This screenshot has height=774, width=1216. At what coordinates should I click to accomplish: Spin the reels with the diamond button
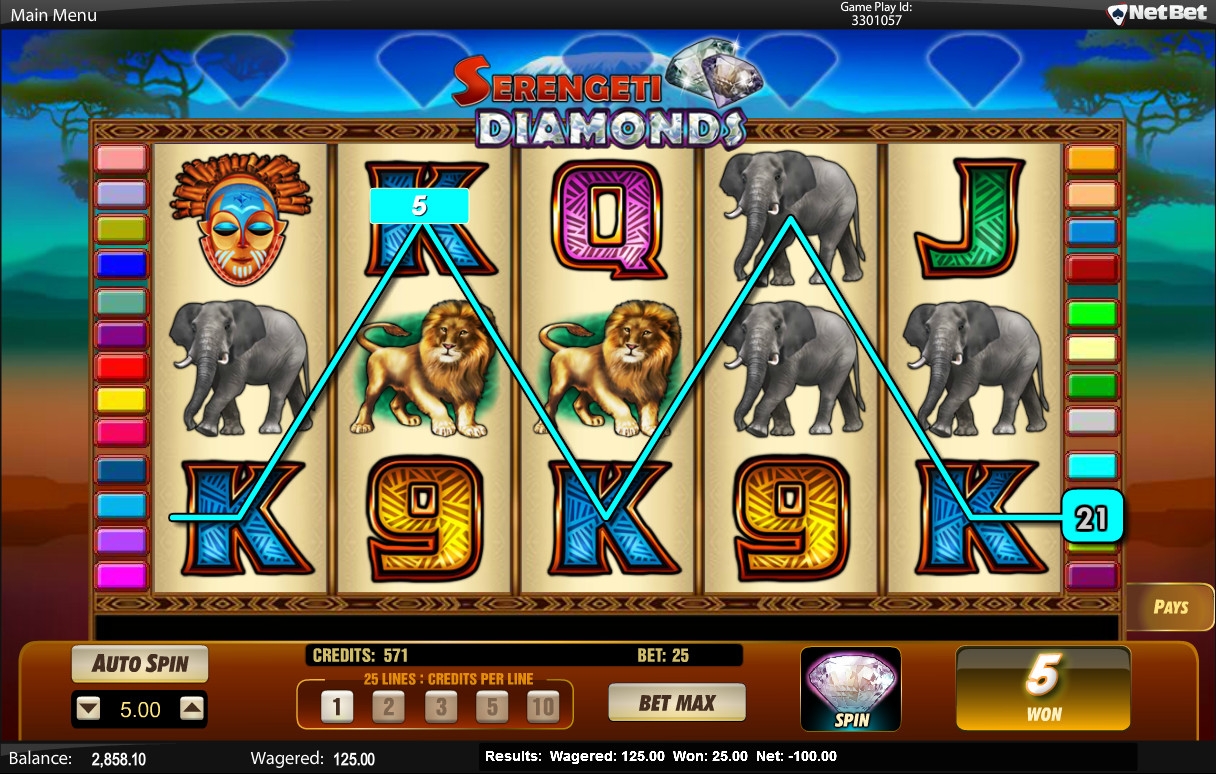coord(851,688)
